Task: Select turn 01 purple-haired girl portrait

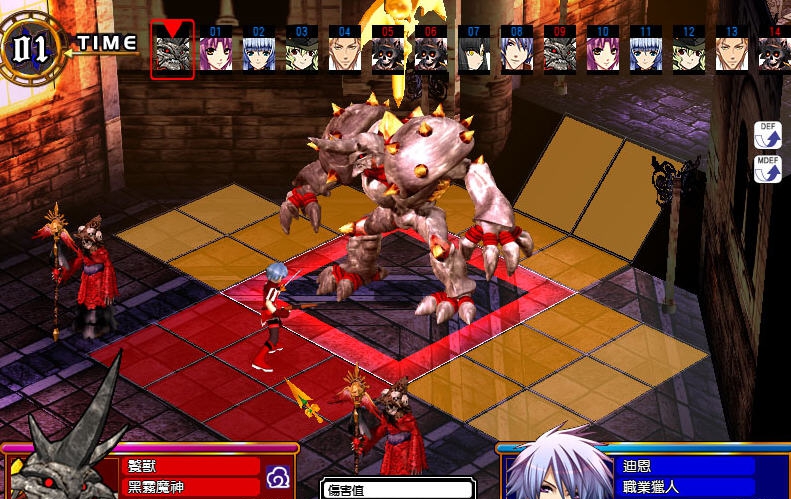Action: point(214,52)
